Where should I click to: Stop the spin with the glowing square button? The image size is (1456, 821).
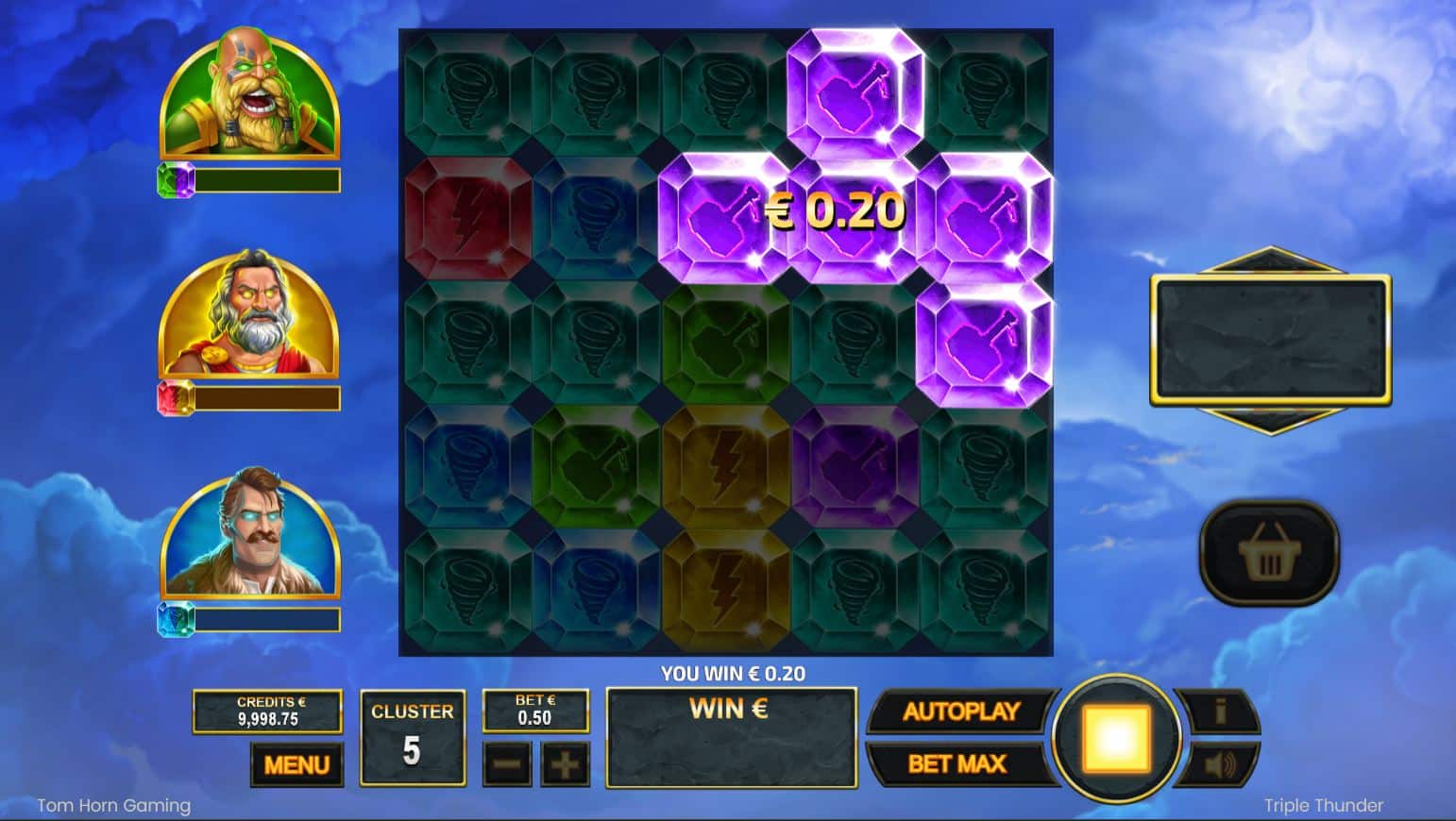(x=1116, y=738)
